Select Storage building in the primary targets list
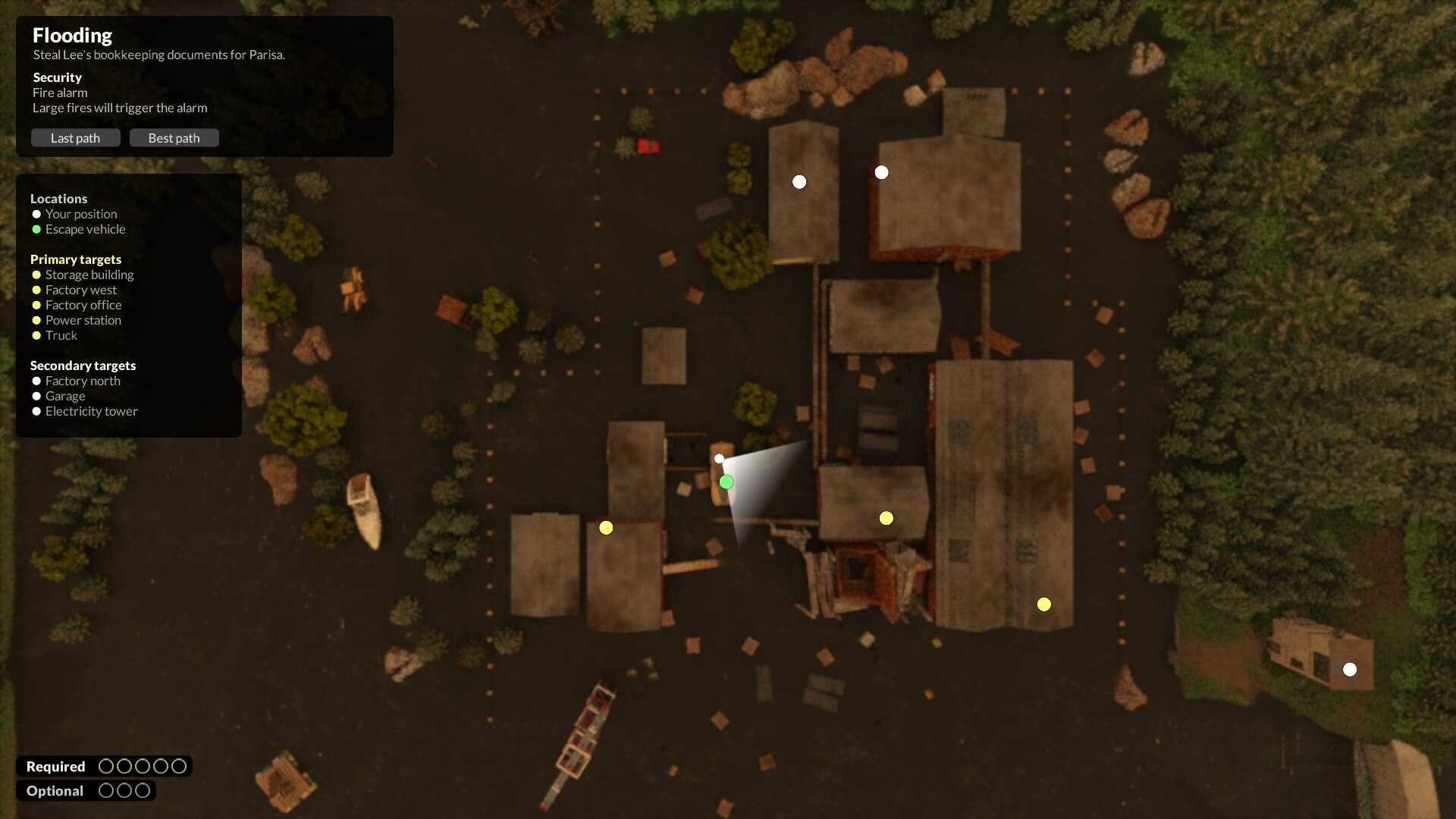 pyautogui.click(x=89, y=275)
